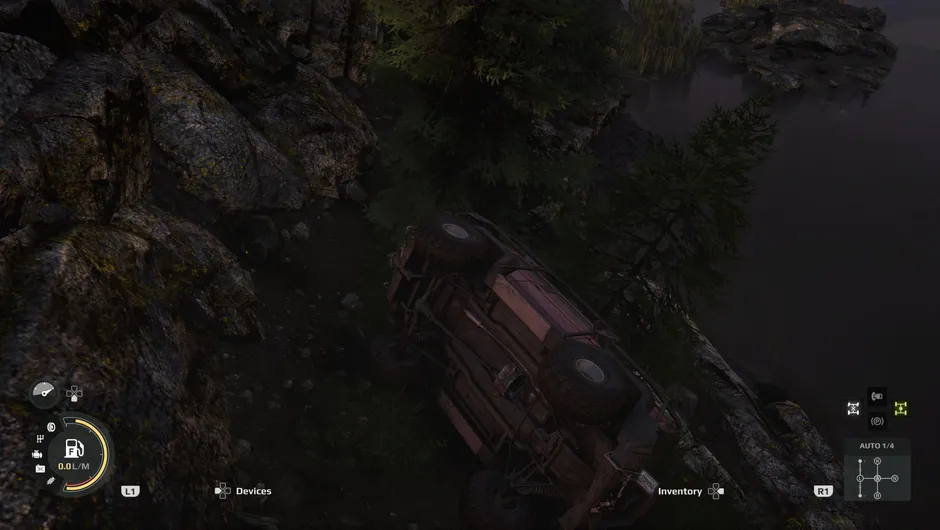Toggle the headlights icon
This screenshot has width=940, height=530.
(x=877, y=396)
